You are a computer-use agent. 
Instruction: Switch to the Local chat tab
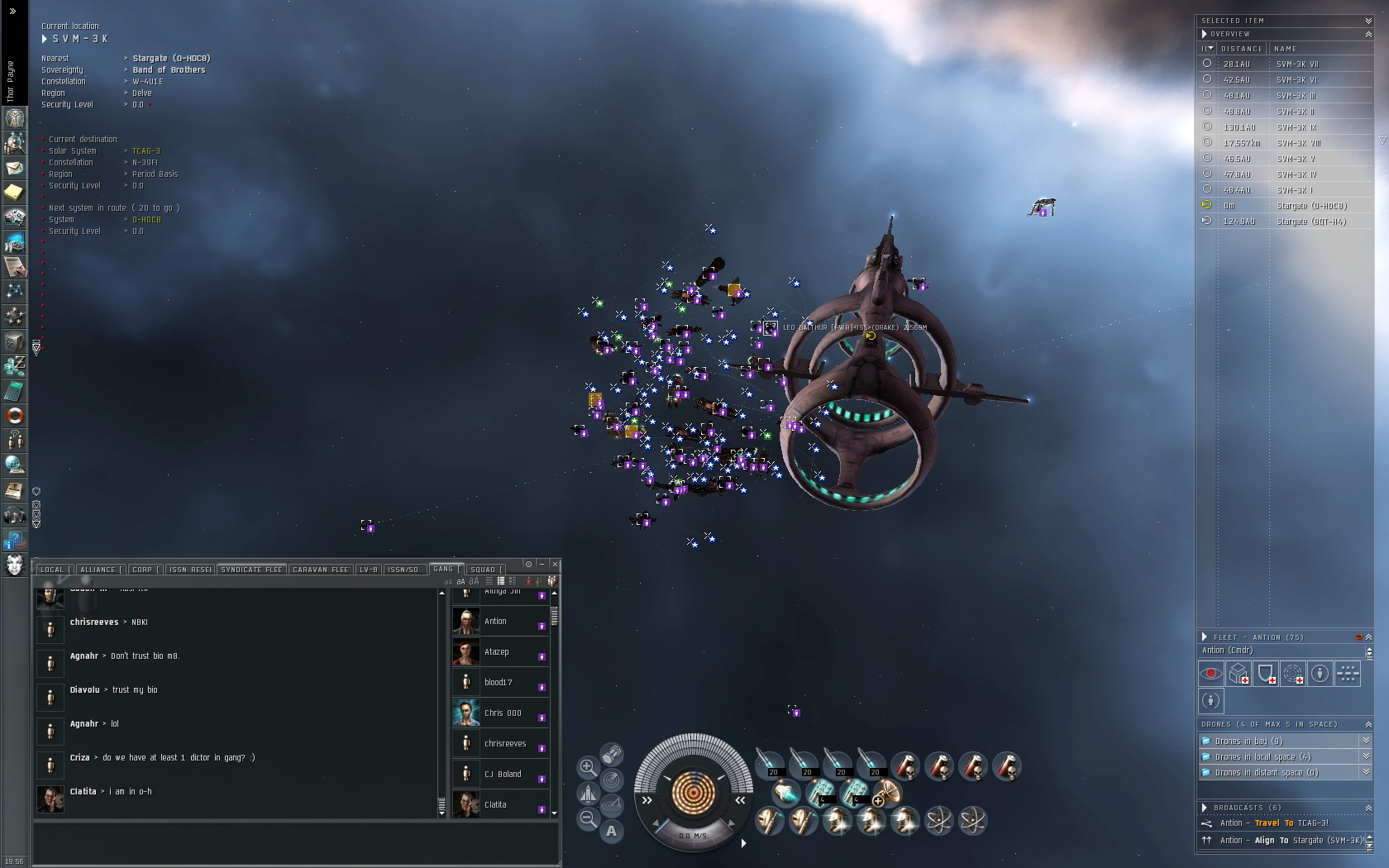click(52, 570)
